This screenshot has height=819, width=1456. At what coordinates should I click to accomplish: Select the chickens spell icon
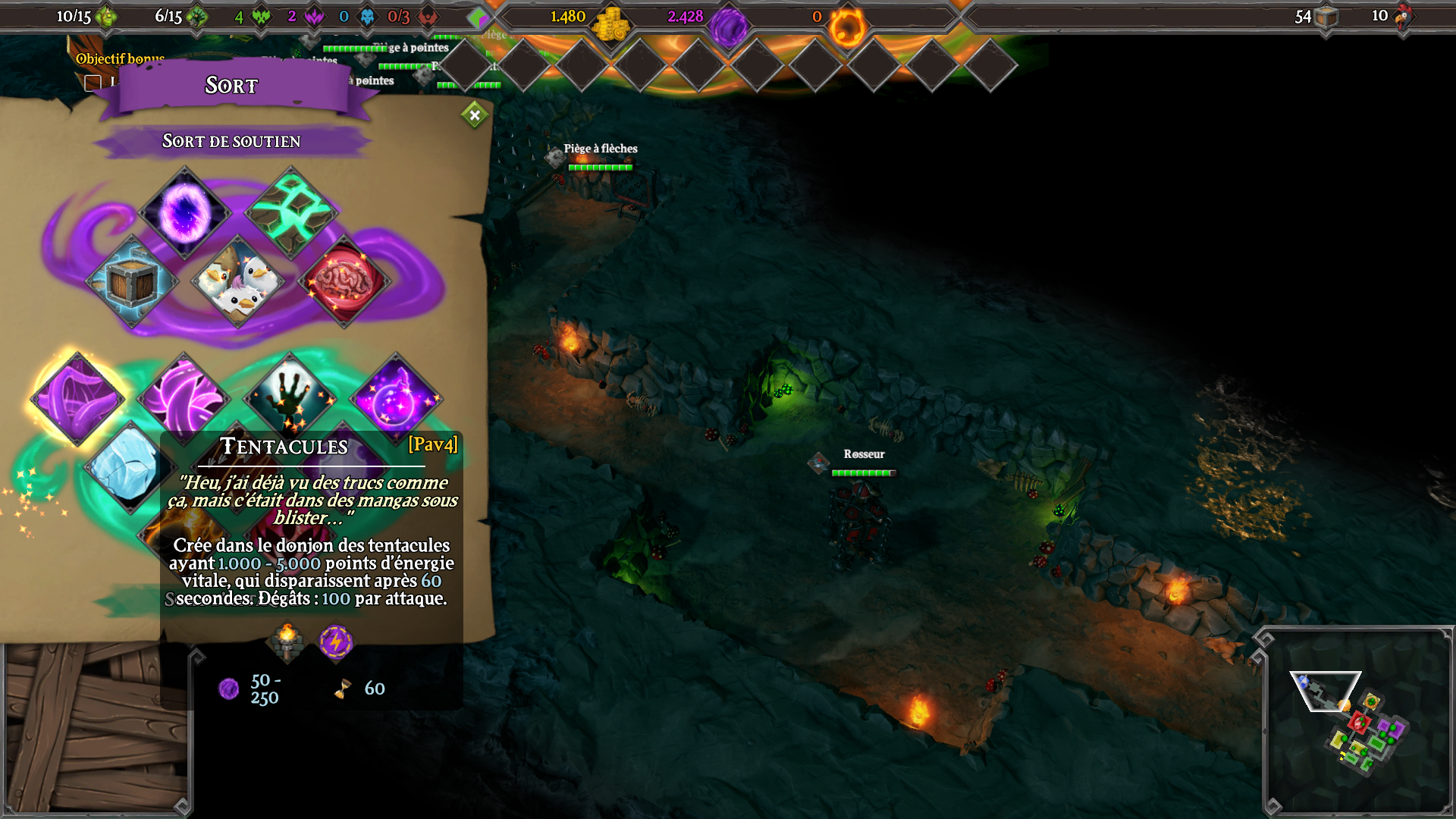(238, 281)
